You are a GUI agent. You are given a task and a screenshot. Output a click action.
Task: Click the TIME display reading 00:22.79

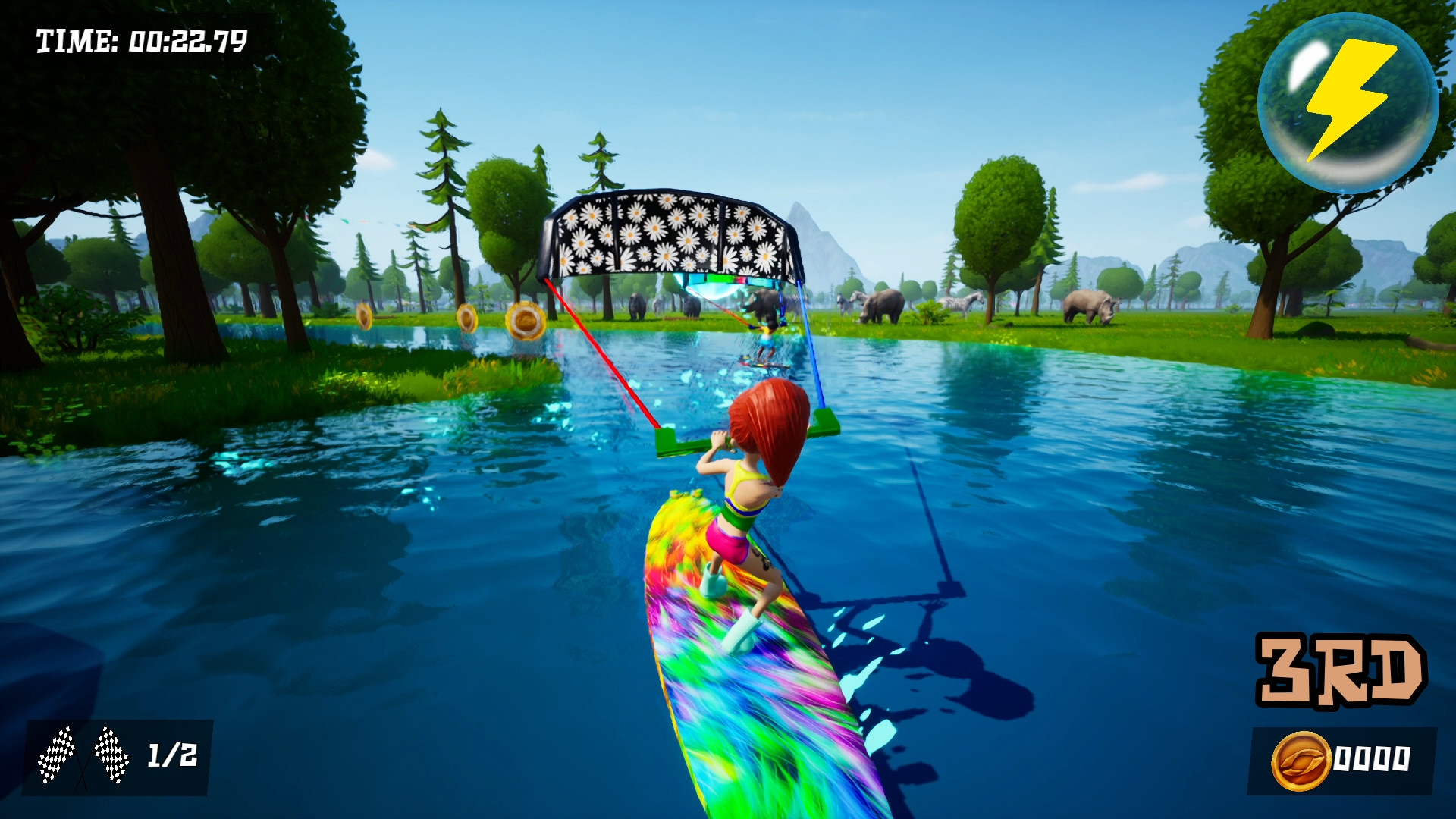pos(140,39)
